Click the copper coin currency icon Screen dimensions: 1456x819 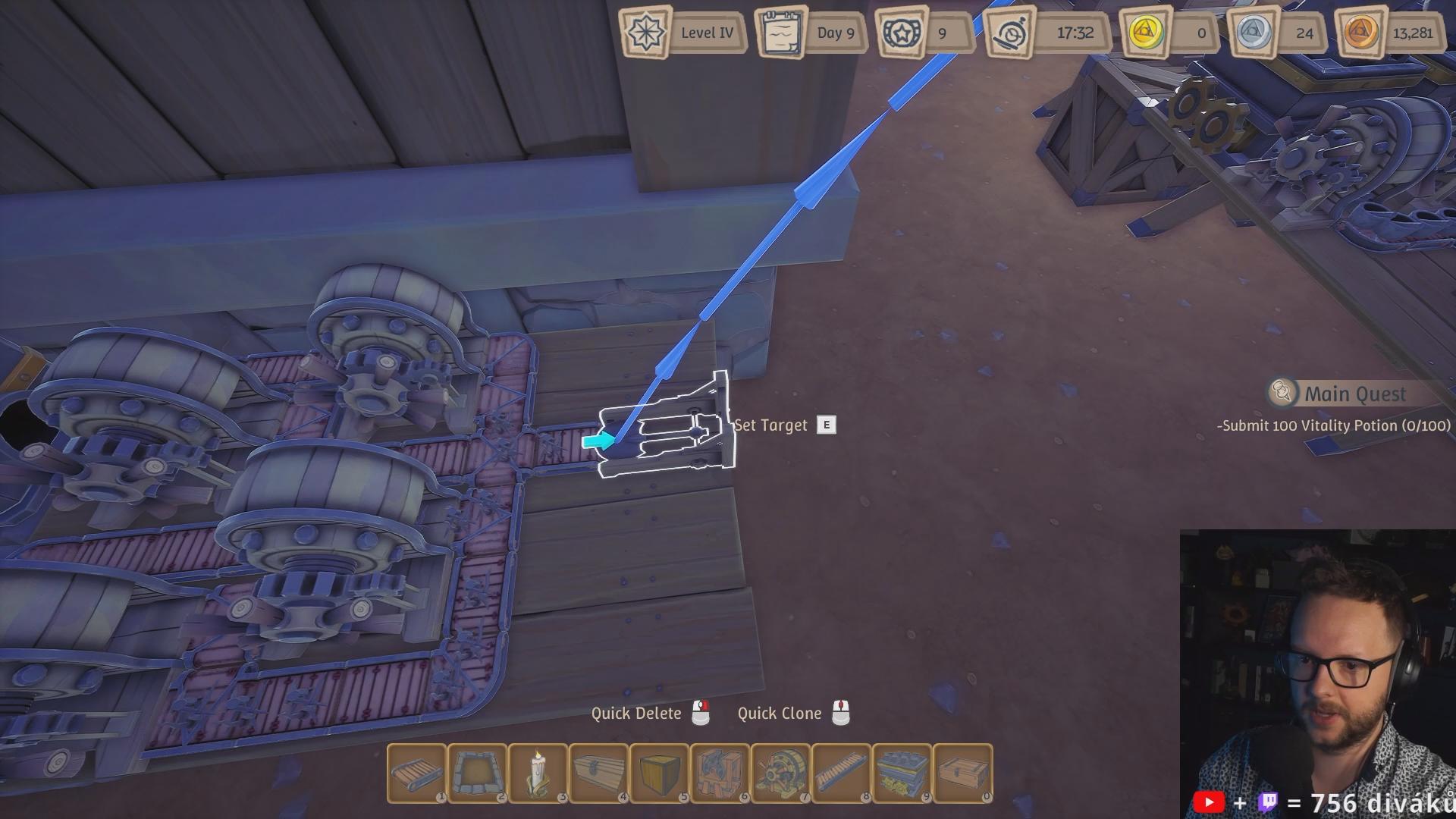tap(1361, 33)
